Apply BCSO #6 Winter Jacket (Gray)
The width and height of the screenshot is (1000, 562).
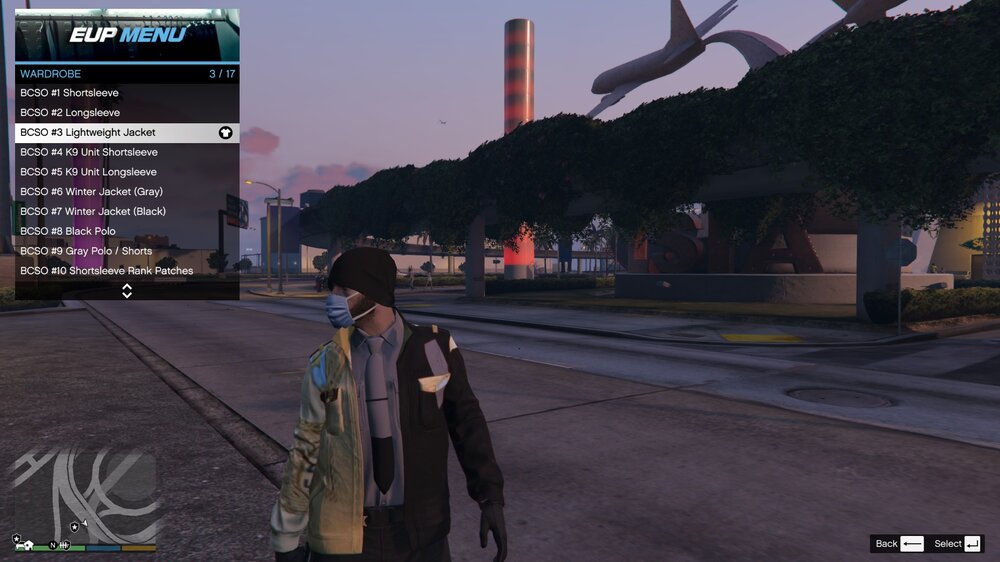[127, 192]
